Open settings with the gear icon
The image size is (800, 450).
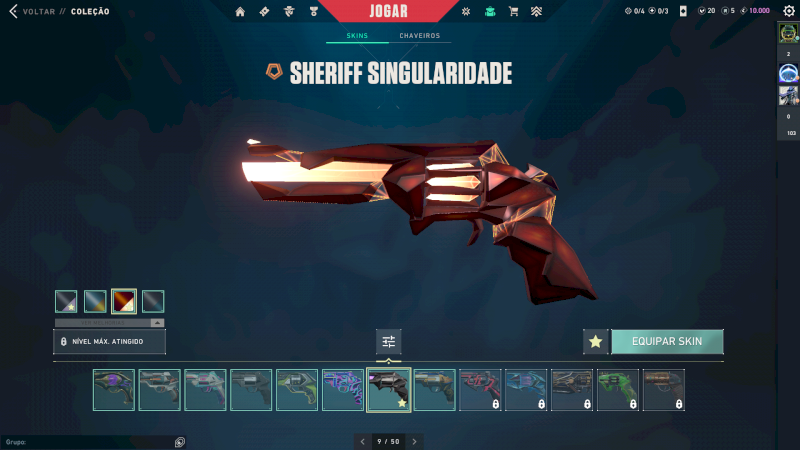(465, 12)
